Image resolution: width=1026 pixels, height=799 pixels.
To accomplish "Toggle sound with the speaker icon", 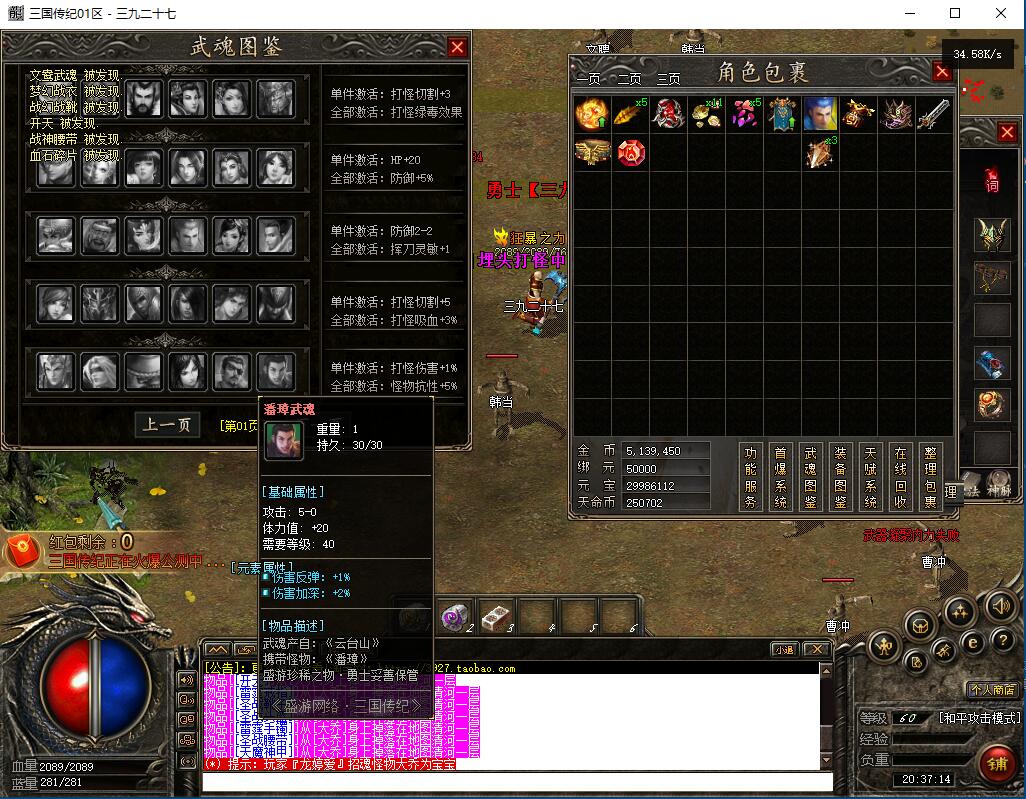I will click(x=1001, y=606).
